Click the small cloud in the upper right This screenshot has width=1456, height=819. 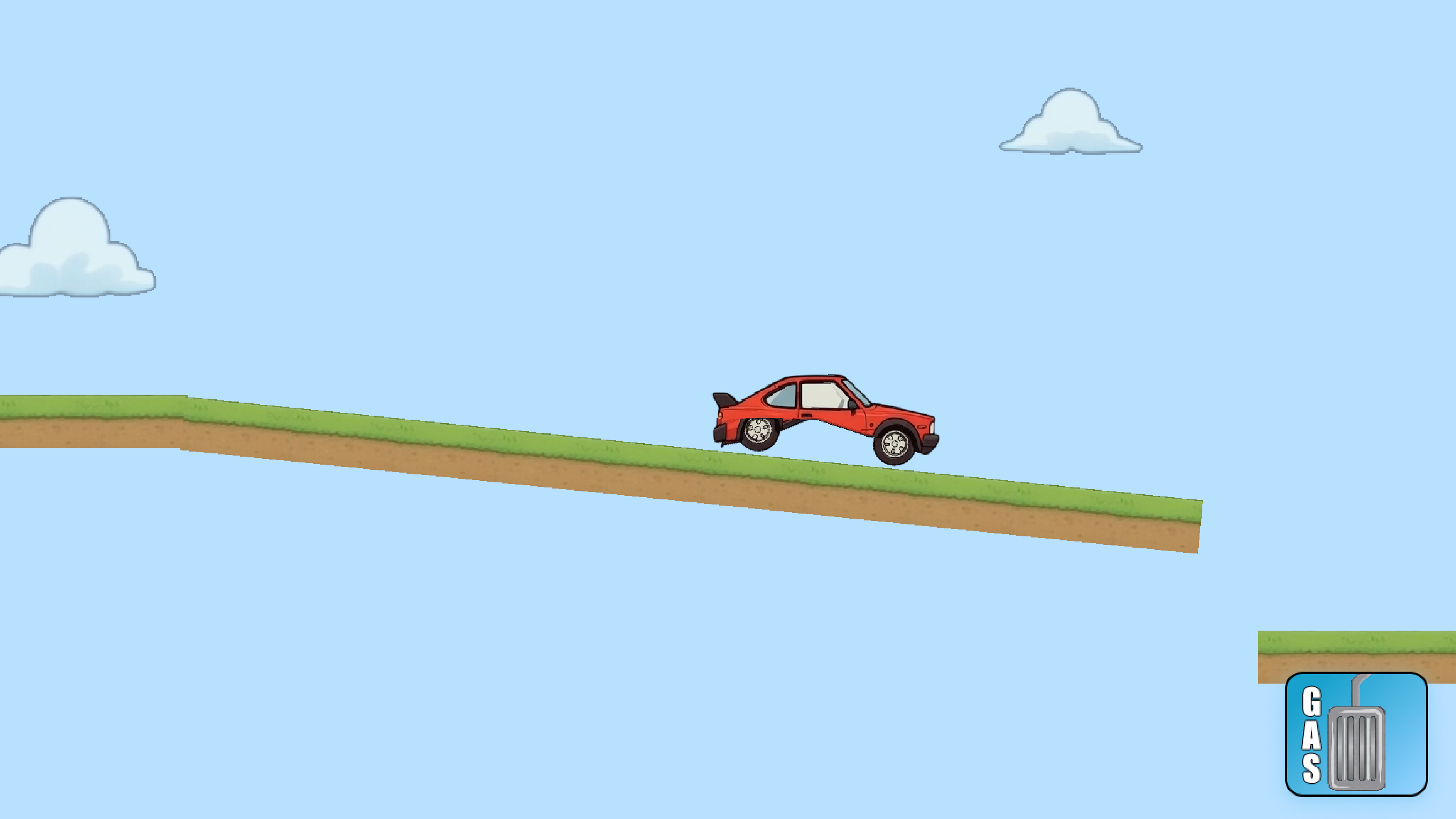pos(1072,122)
